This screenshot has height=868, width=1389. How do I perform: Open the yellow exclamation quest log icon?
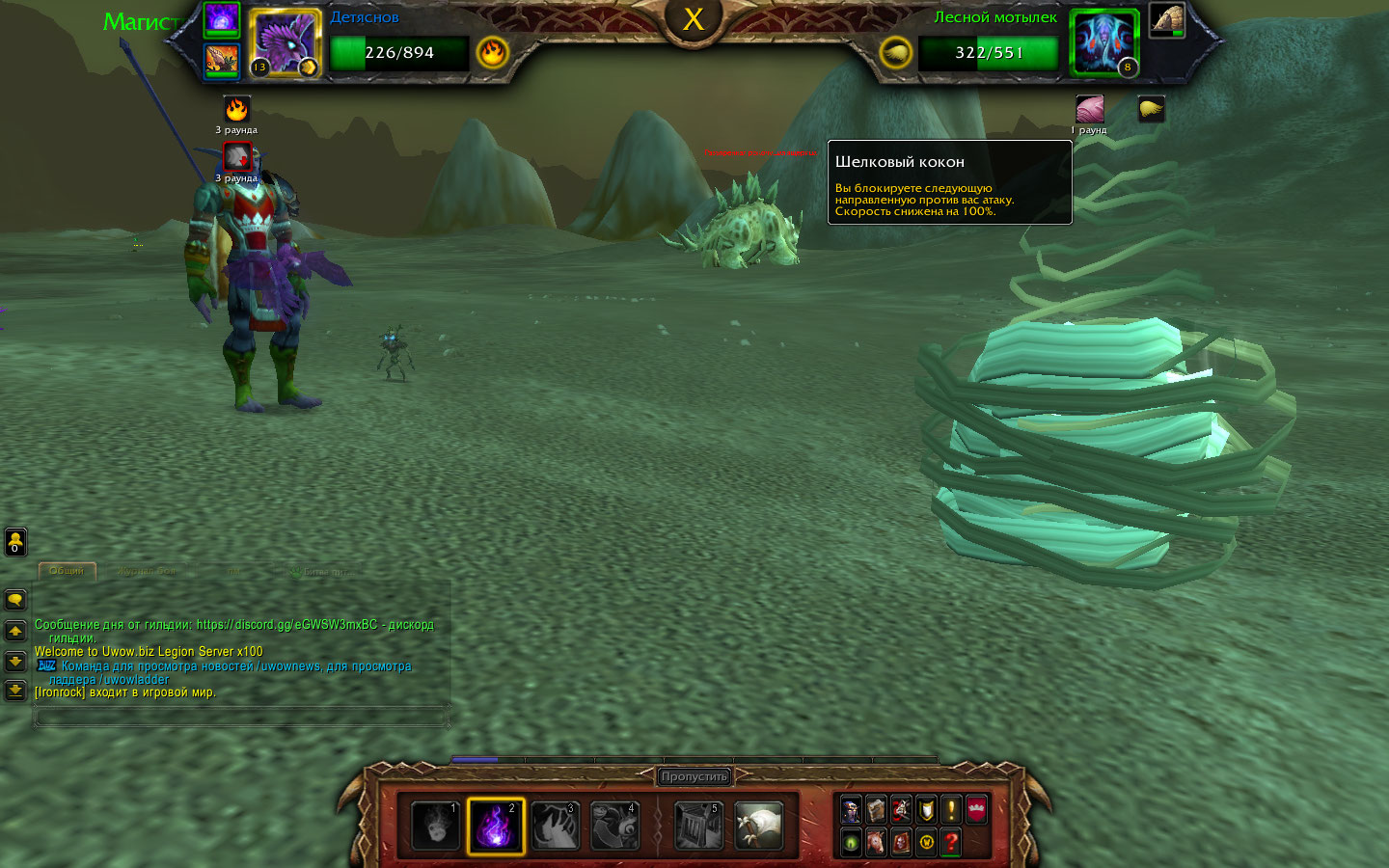coord(951,810)
